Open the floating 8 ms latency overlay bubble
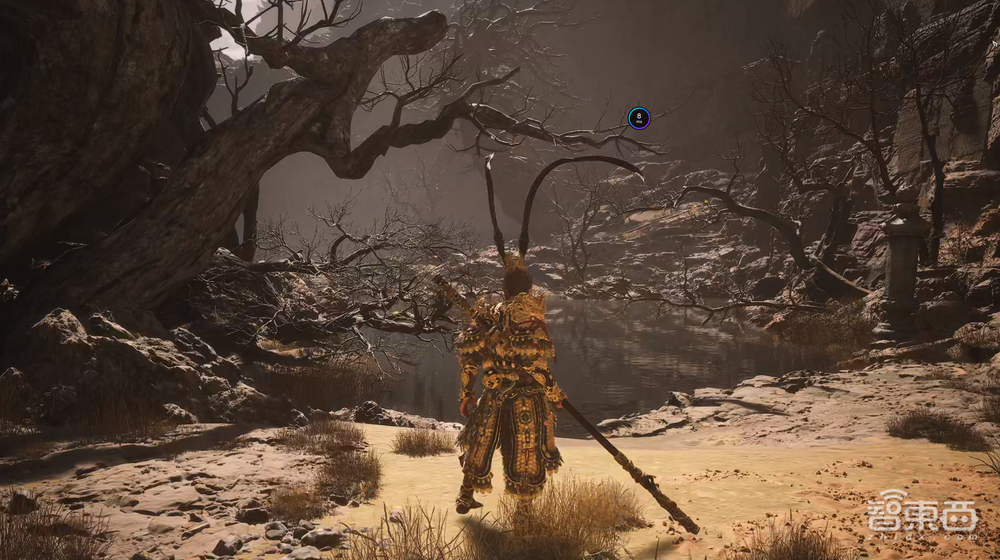Viewport: 1000px width, 560px height. [639, 118]
